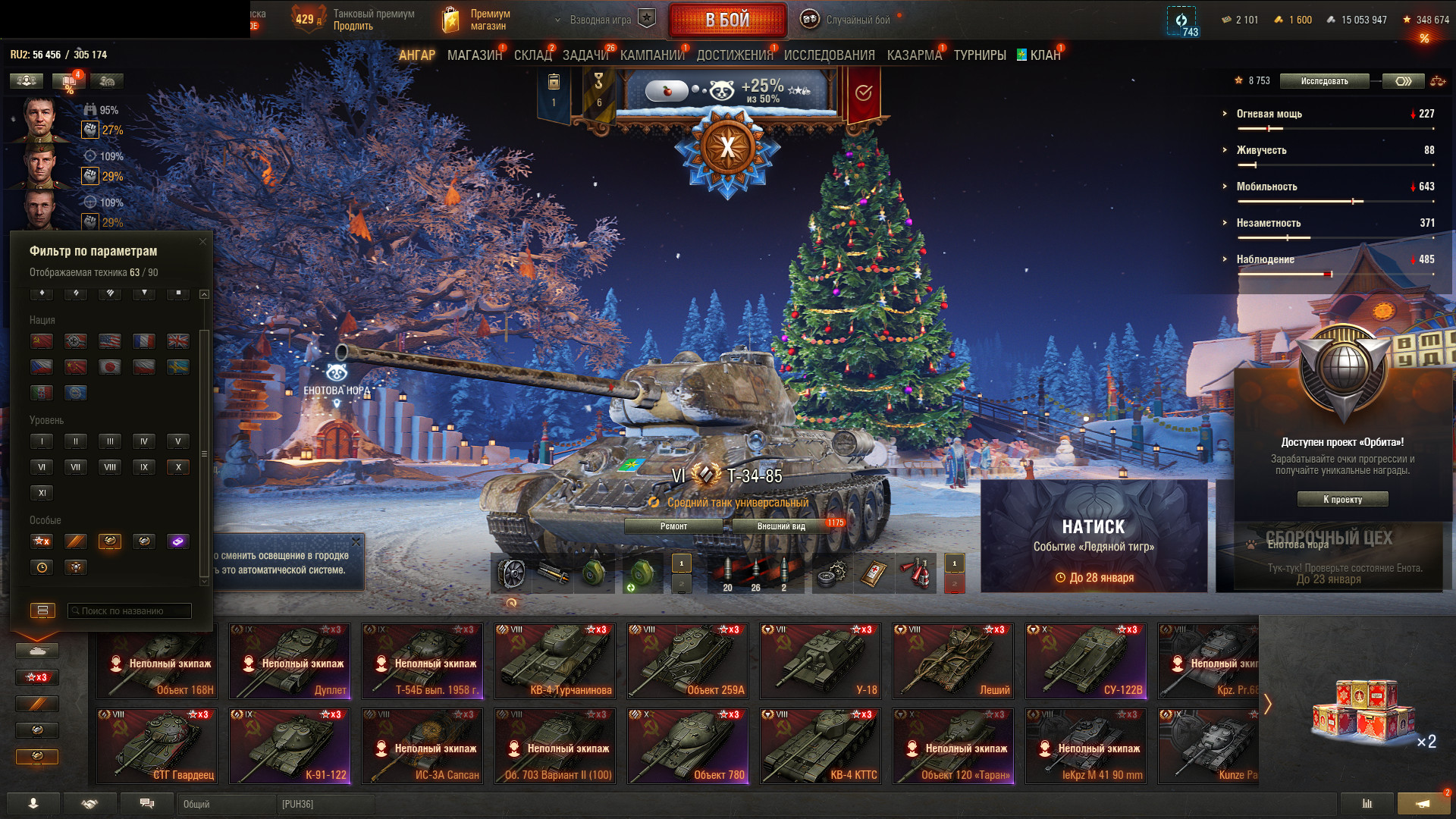1456x819 pixels.
Task: Repair the tank with Ремонт button
Action: tap(673, 526)
